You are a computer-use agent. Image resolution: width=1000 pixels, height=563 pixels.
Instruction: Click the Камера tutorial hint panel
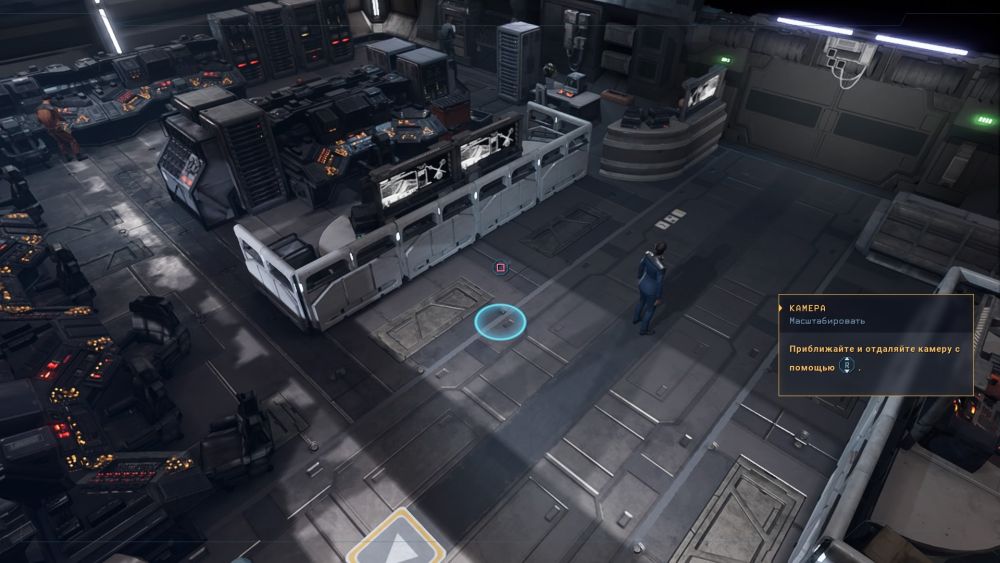(875, 344)
